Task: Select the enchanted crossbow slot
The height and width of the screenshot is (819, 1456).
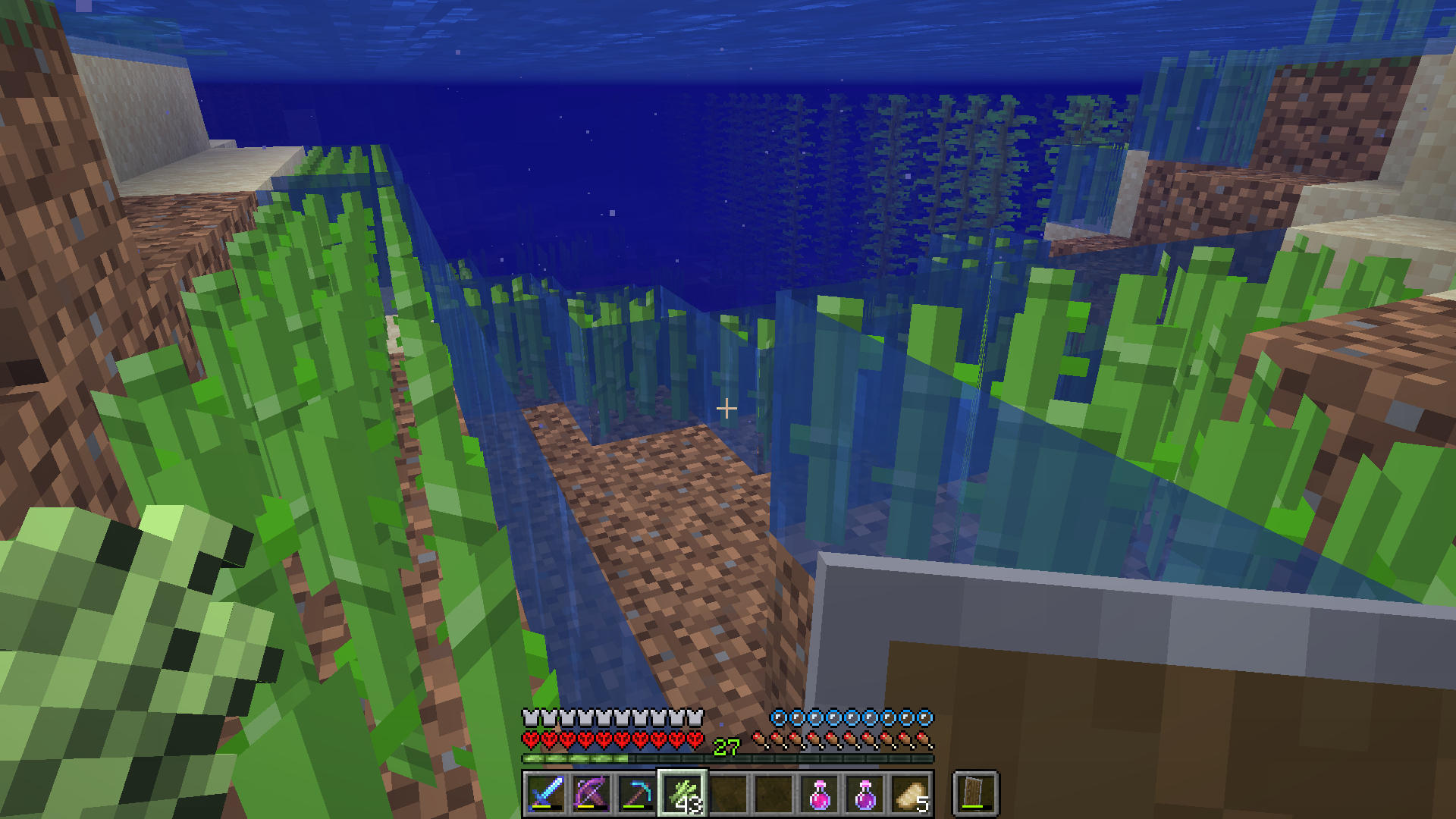Action: 591,794
